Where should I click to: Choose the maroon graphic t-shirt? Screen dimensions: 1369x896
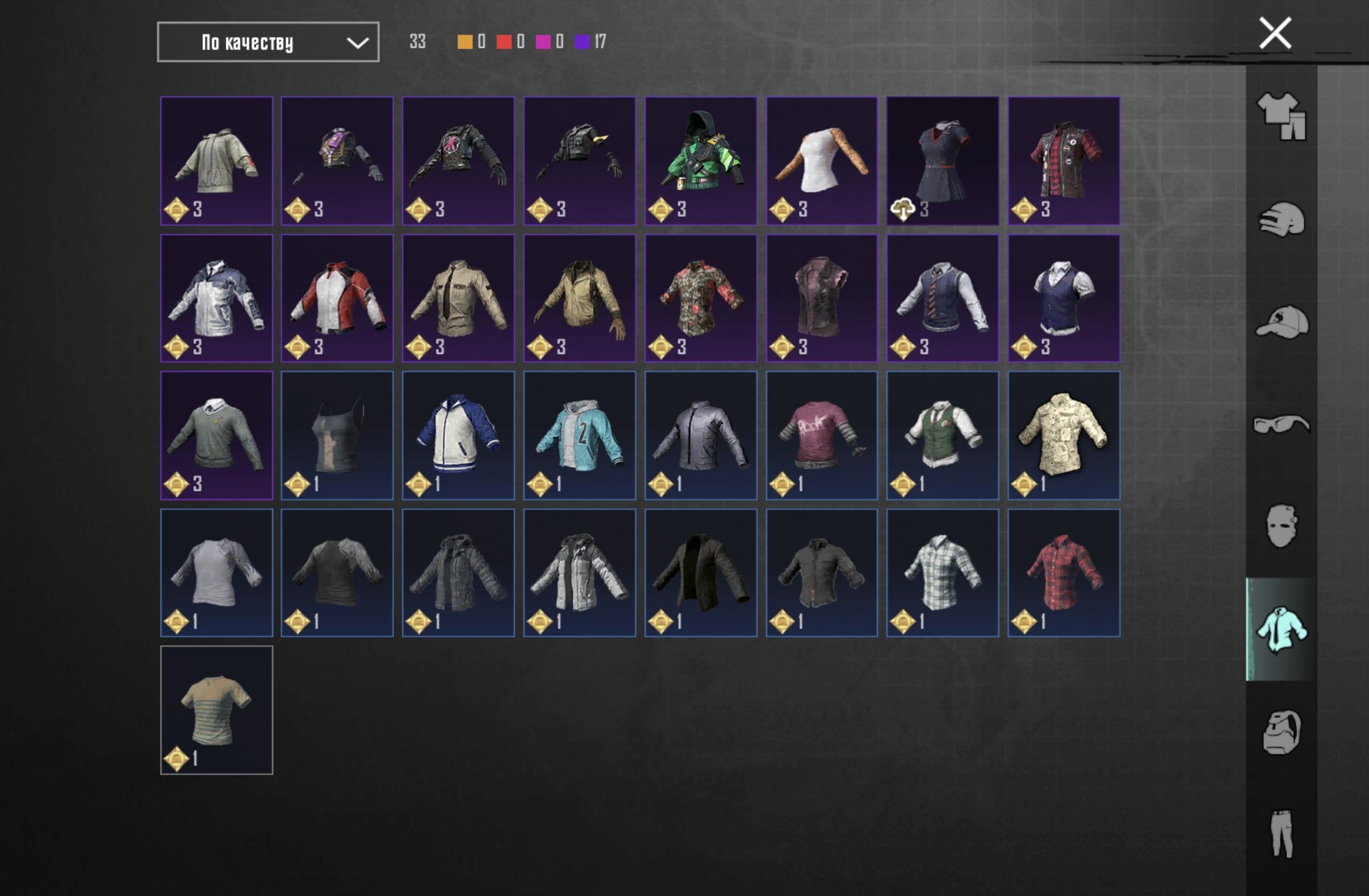point(821,436)
